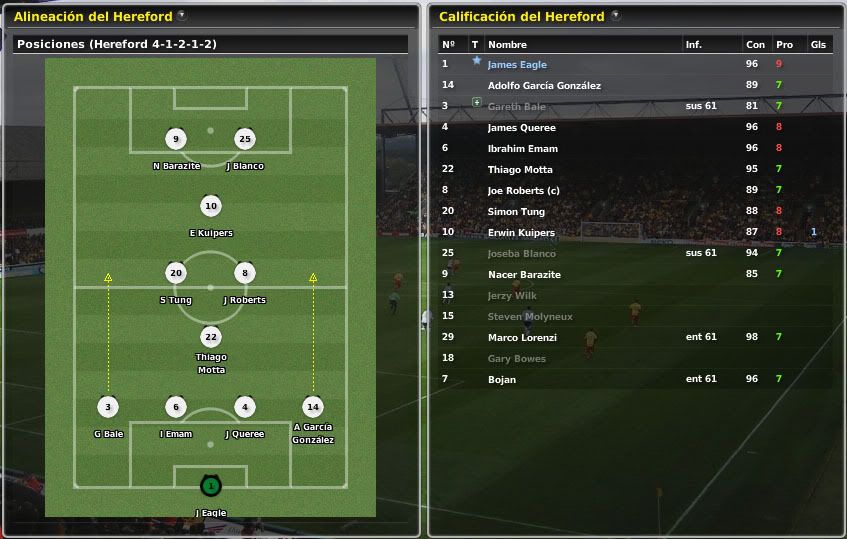This screenshot has width=847, height=539.
Task: Choose left back G Bale's token
Action: (x=108, y=407)
